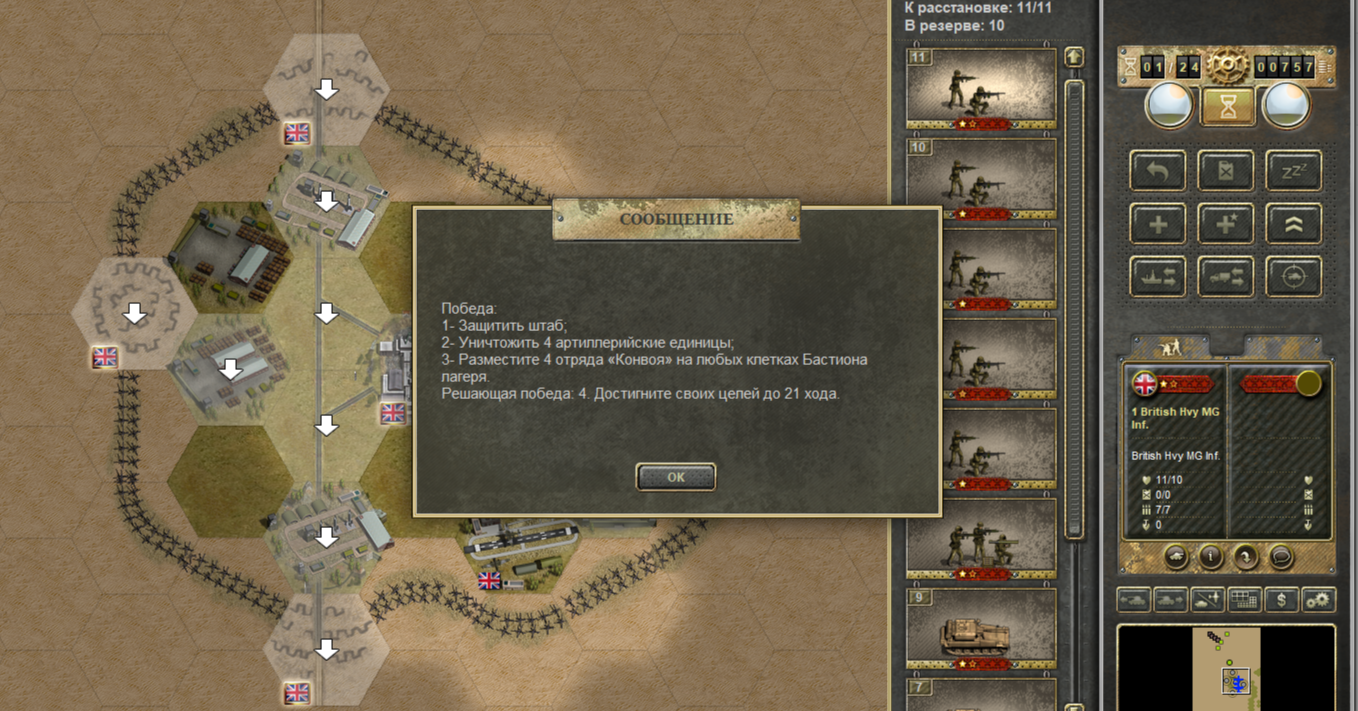Click the fuel canister supply button

1225,171
